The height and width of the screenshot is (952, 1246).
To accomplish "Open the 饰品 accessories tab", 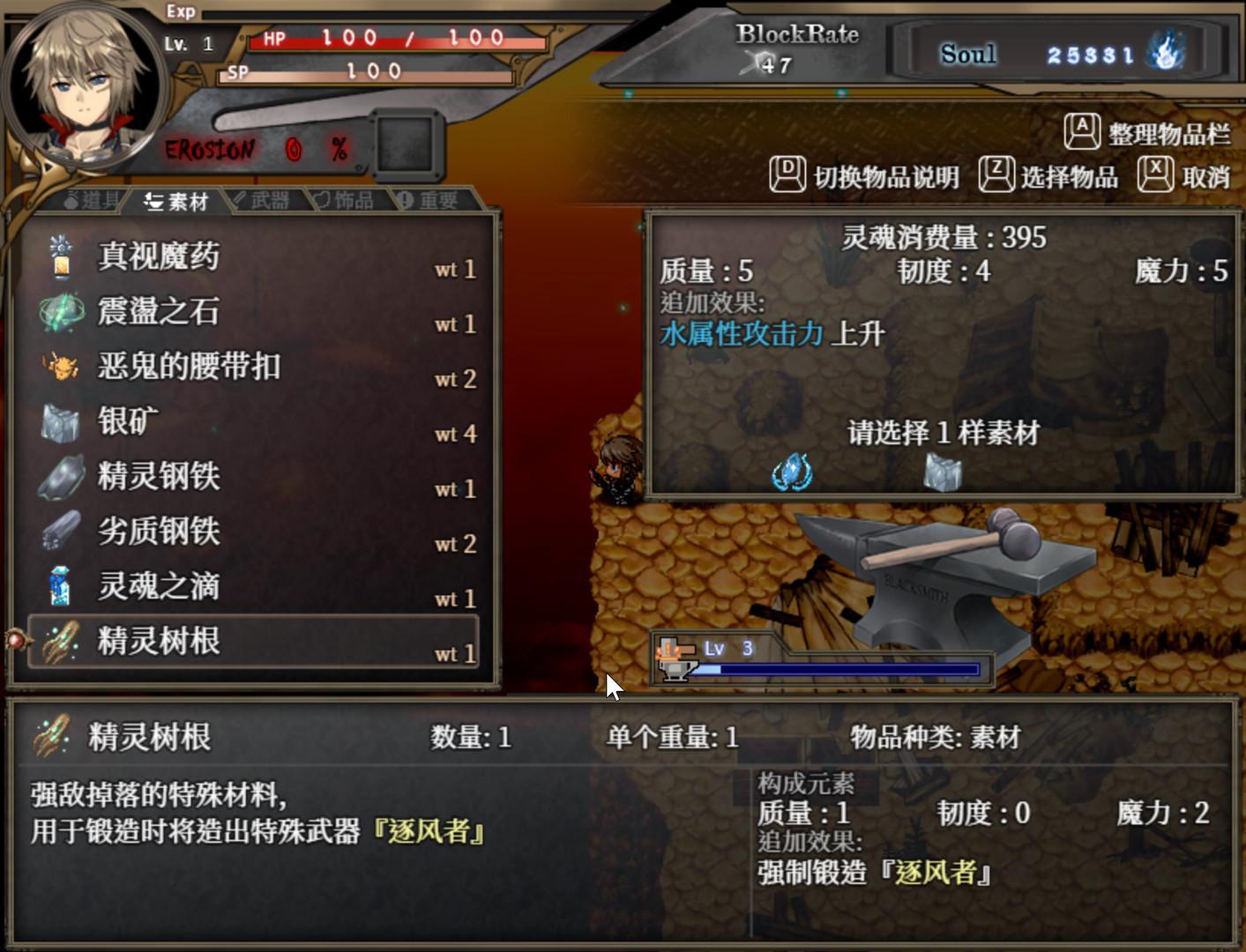I will (346, 199).
